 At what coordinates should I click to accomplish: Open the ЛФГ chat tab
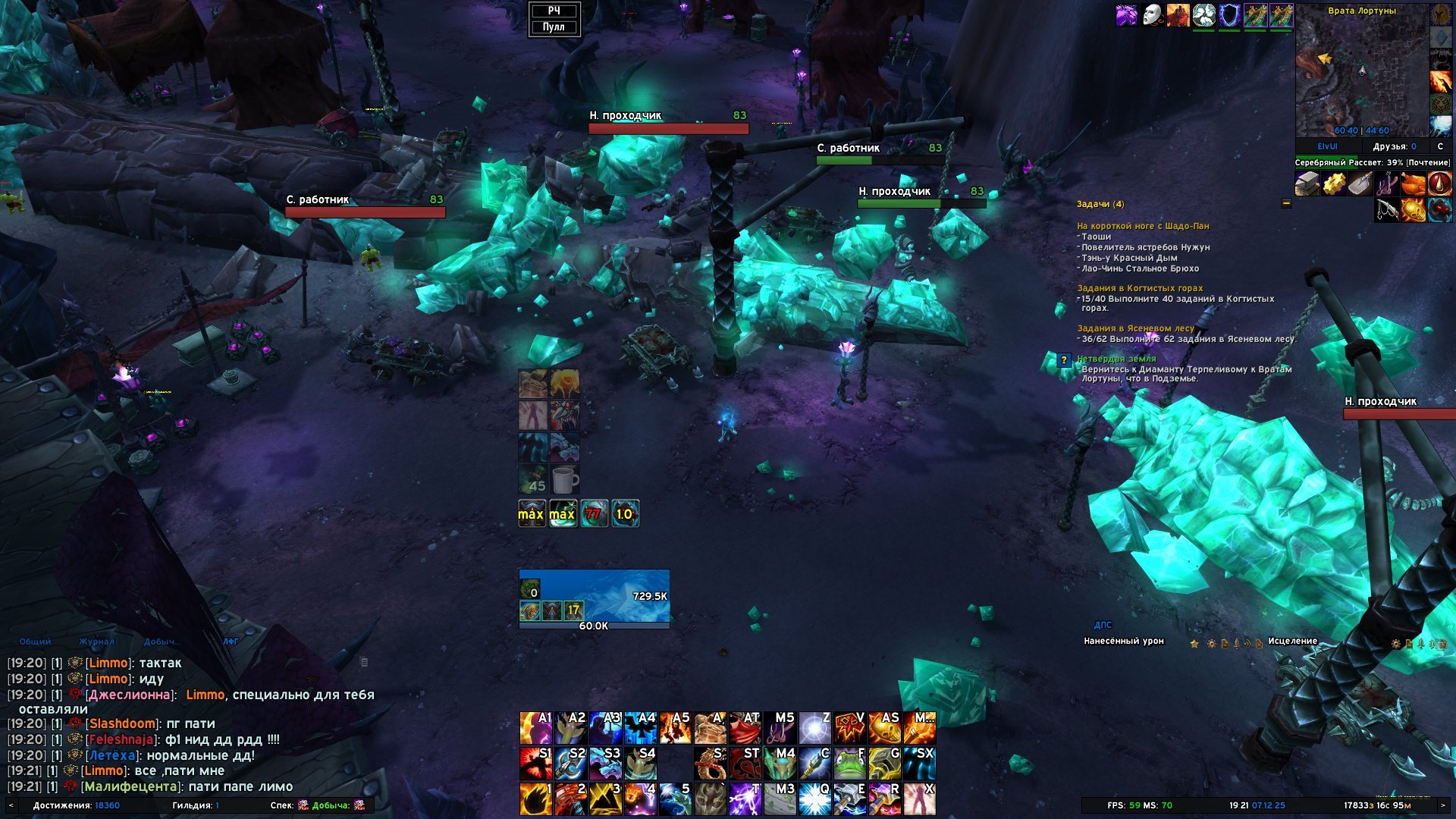(231, 642)
